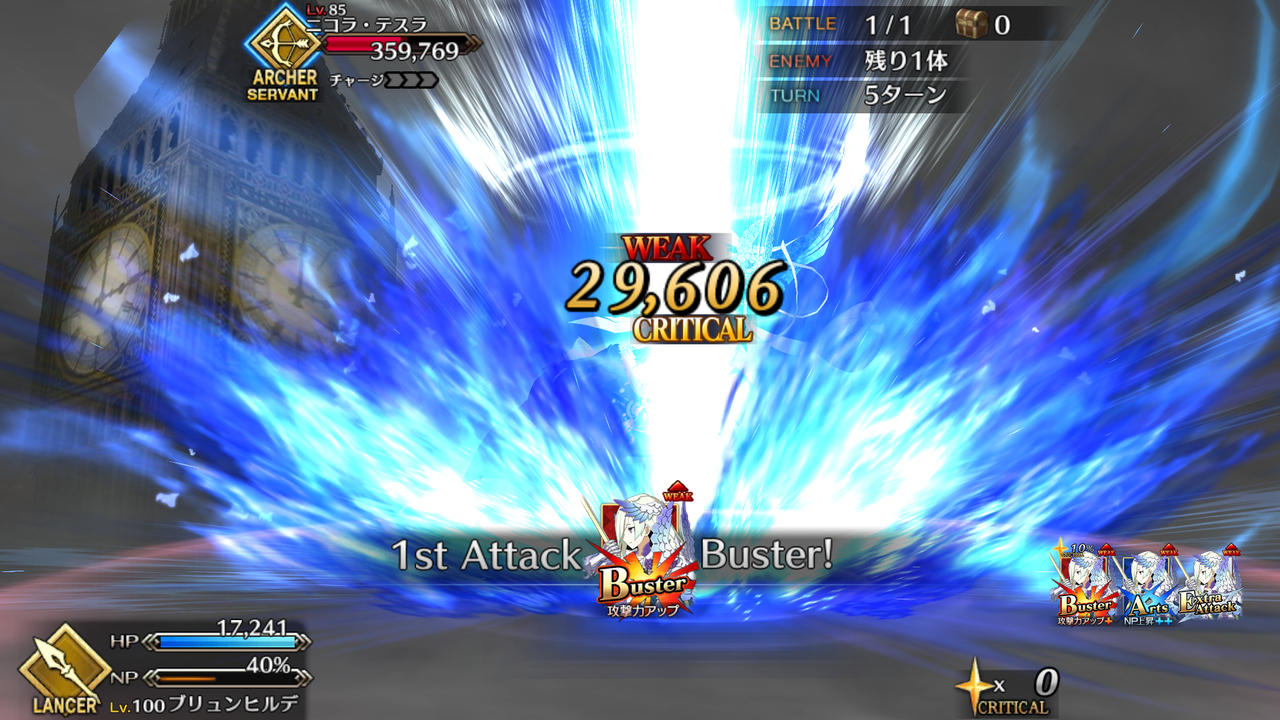This screenshot has height=720, width=1280.
Task: Tap Tesla's 359,769 HP bar
Action: coord(400,44)
